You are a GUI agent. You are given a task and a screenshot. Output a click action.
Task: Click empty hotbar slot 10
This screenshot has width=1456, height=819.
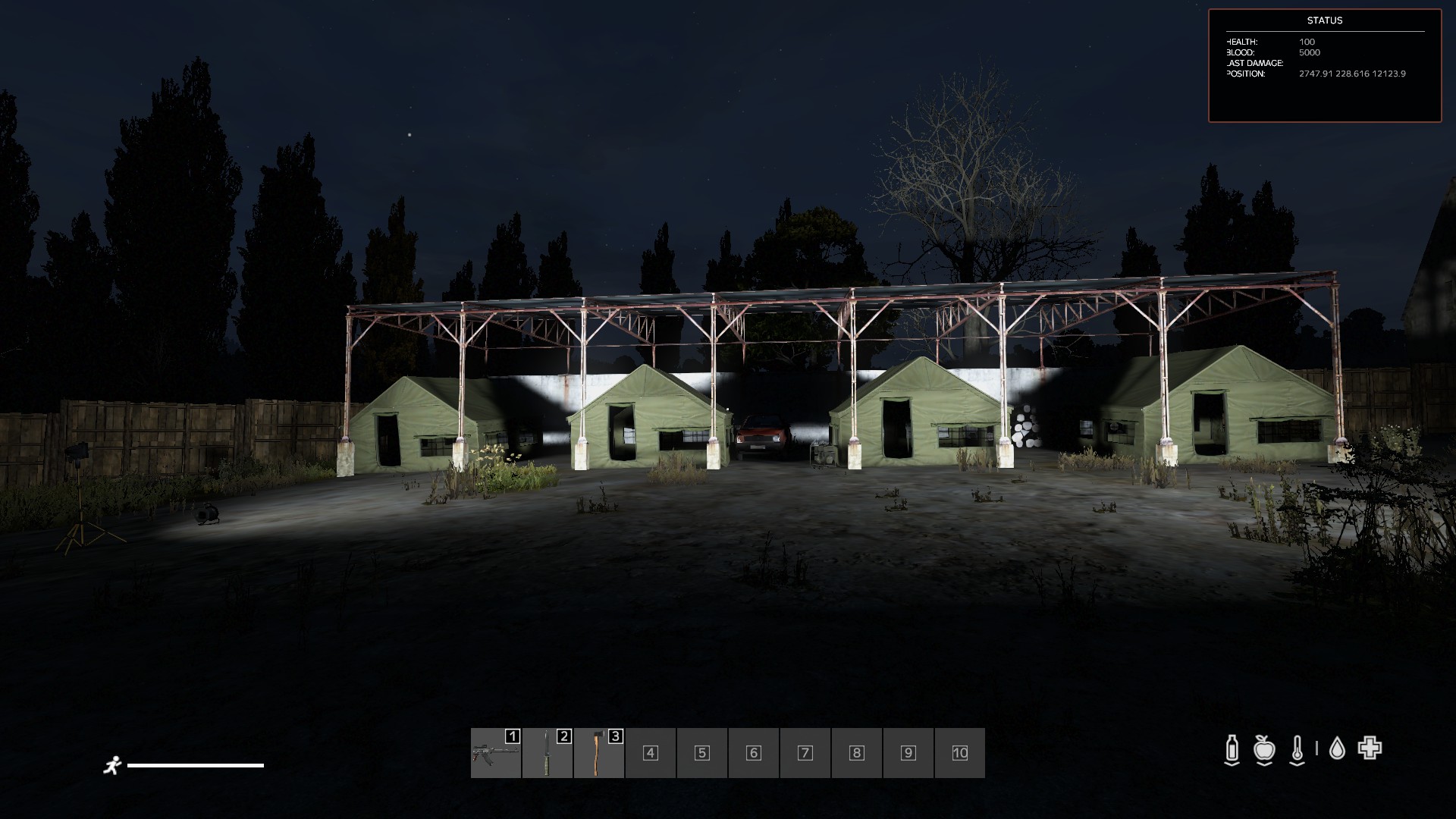959,753
